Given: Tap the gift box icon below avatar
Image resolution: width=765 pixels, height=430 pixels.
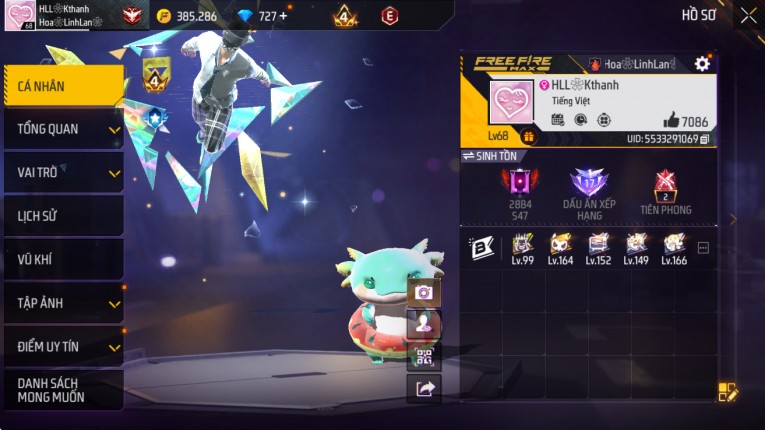Looking at the screenshot, I should 528,137.
